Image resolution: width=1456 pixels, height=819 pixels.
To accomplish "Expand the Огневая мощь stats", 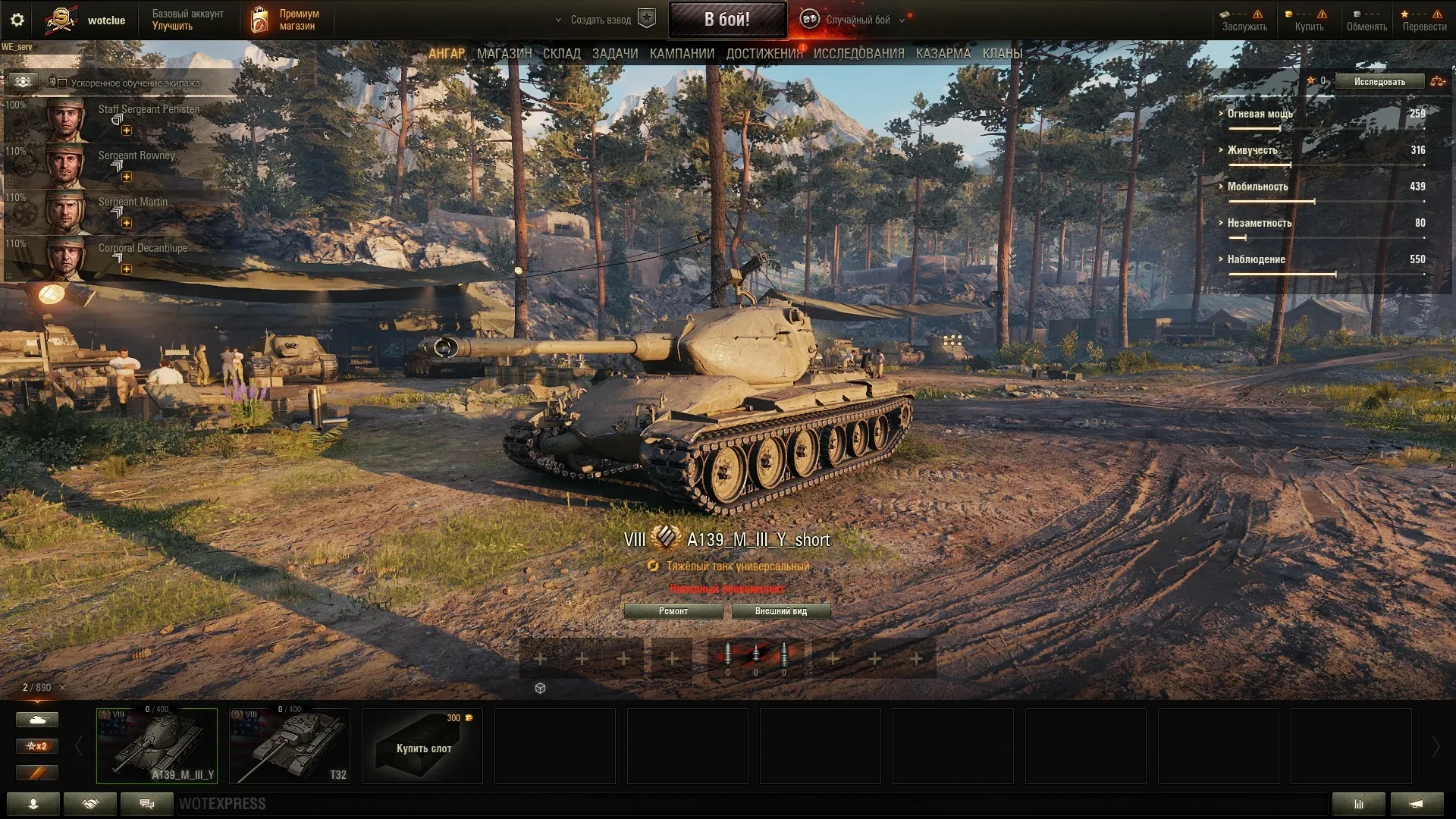I will [1259, 114].
